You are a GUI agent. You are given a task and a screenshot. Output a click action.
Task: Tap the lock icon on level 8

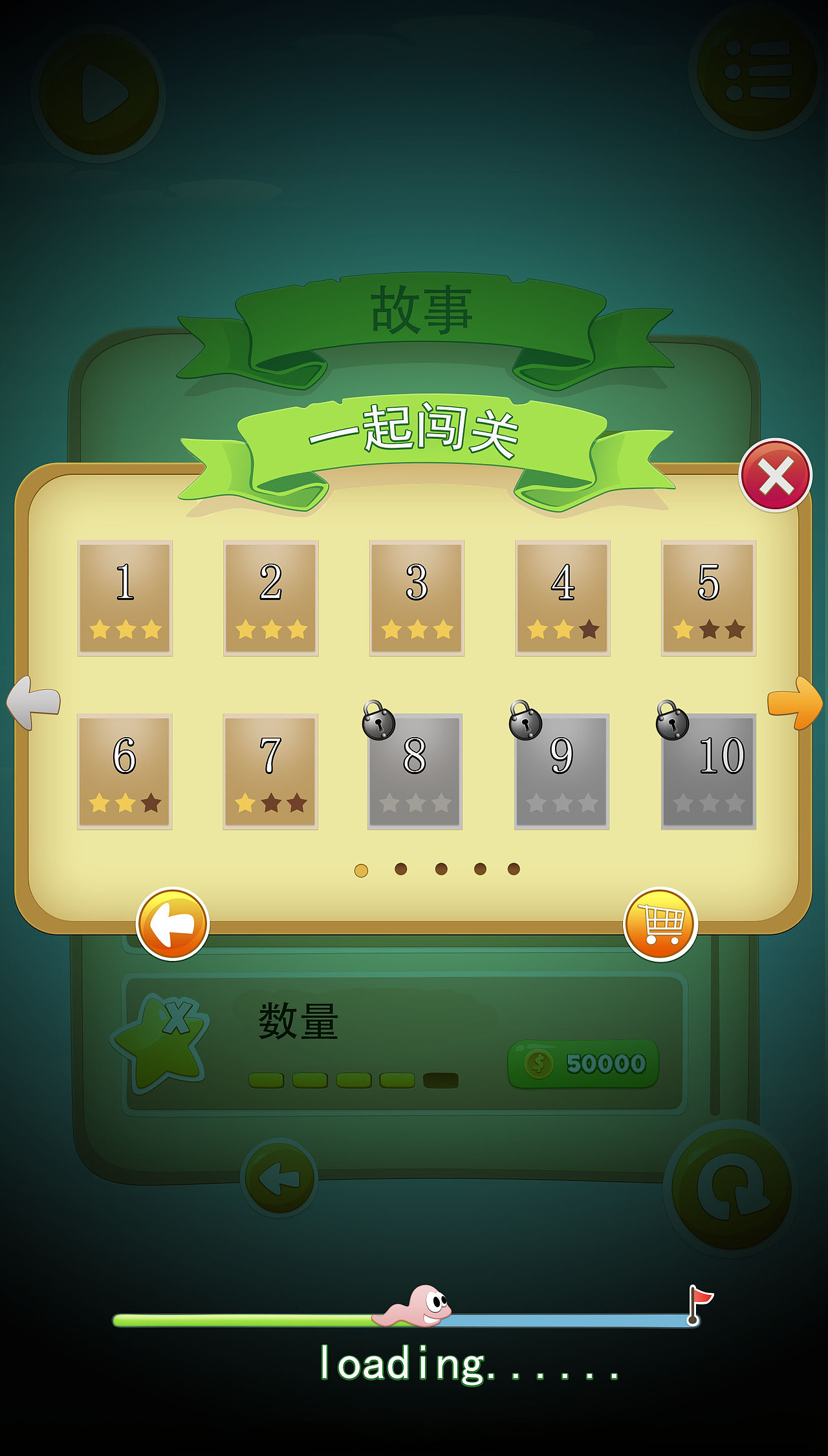[376, 725]
